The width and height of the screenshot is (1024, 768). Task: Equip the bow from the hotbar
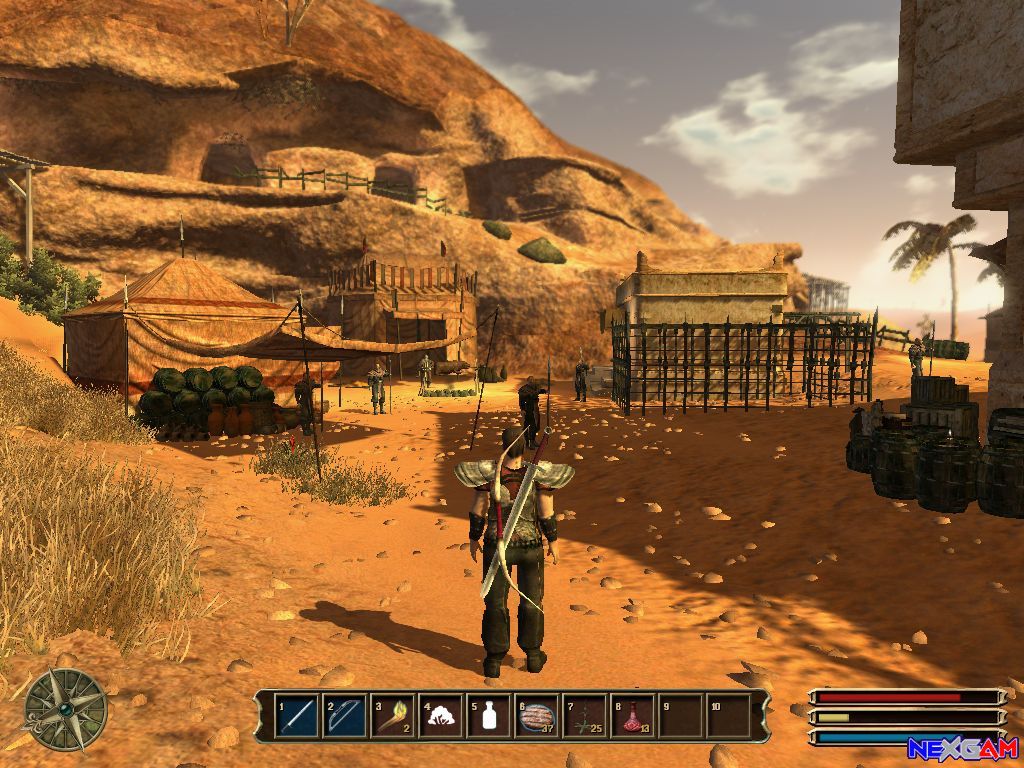point(345,716)
